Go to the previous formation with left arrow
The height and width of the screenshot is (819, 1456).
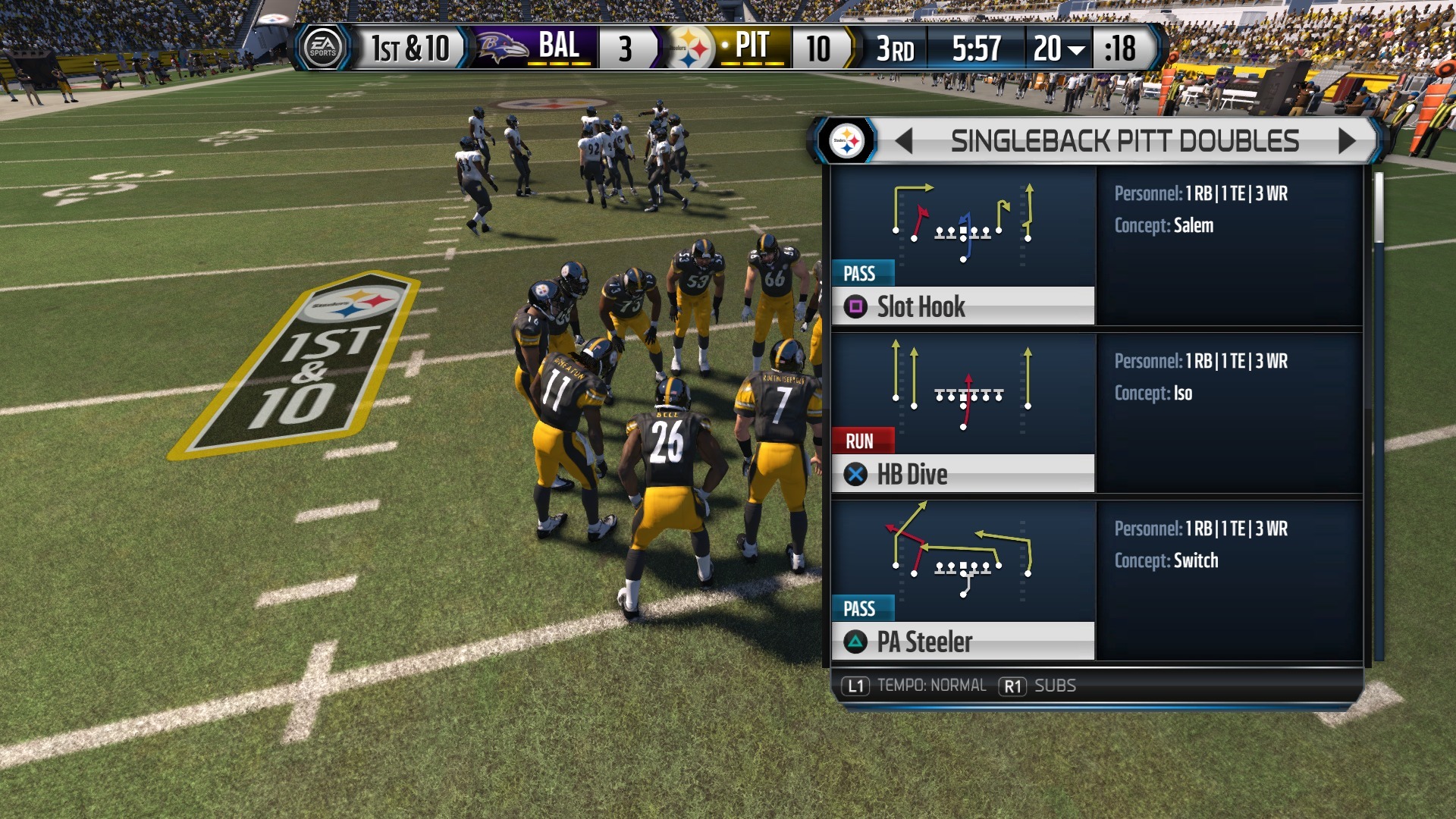click(x=903, y=141)
